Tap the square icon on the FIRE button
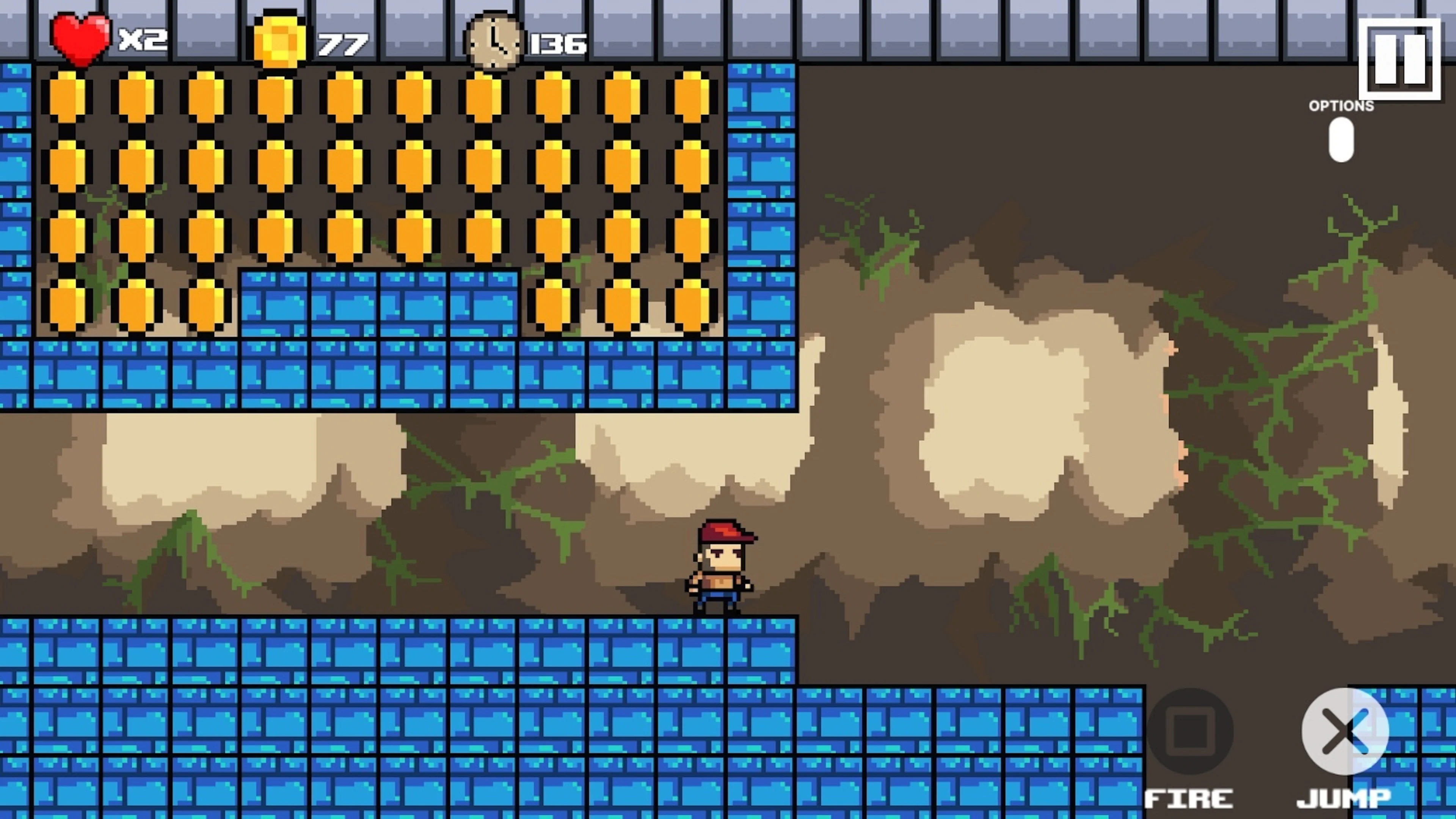Viewport: 1456px width, 819px height. tap(1191, 732)
